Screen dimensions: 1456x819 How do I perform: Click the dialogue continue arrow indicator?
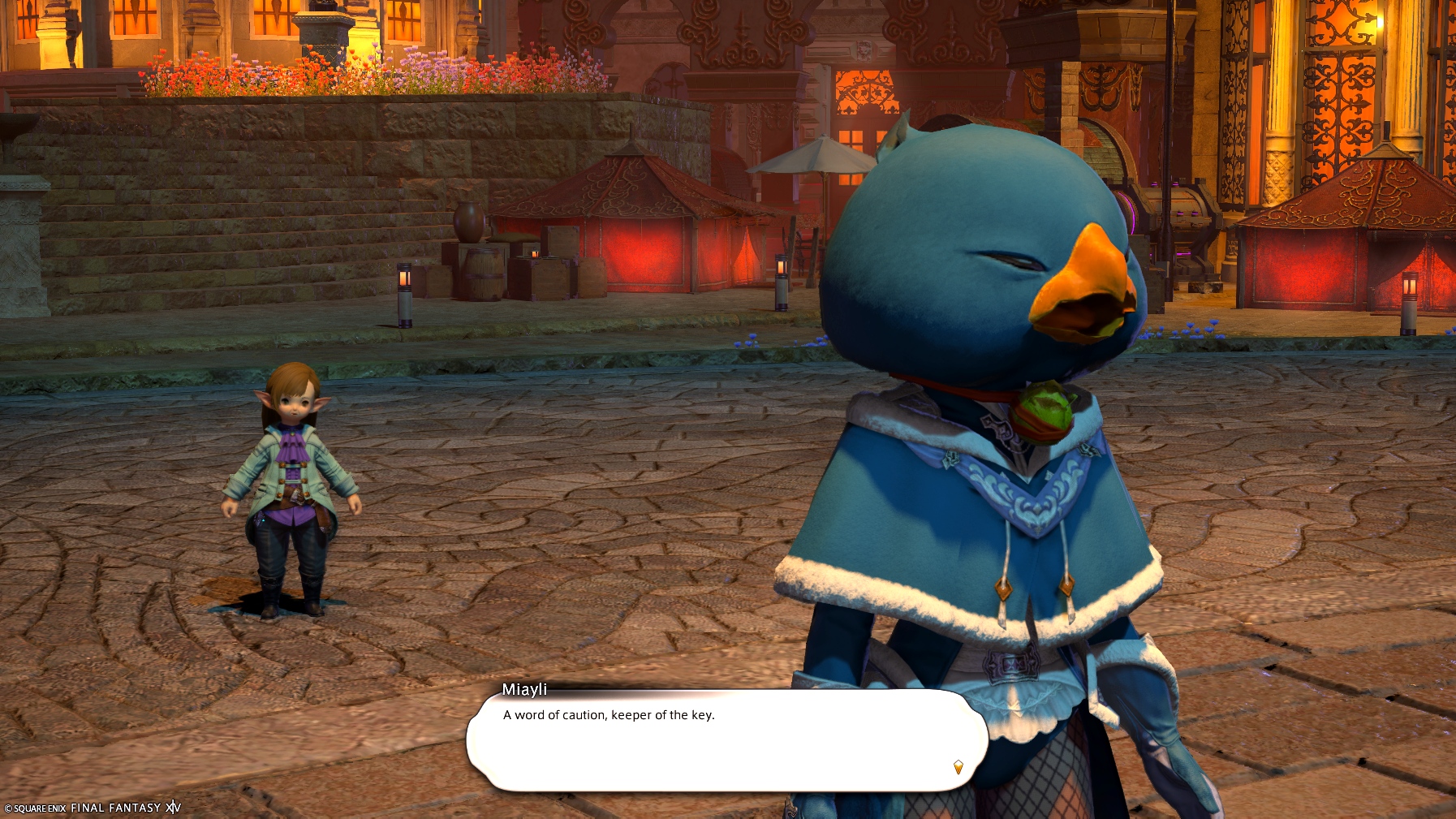[x=958, y=767]
